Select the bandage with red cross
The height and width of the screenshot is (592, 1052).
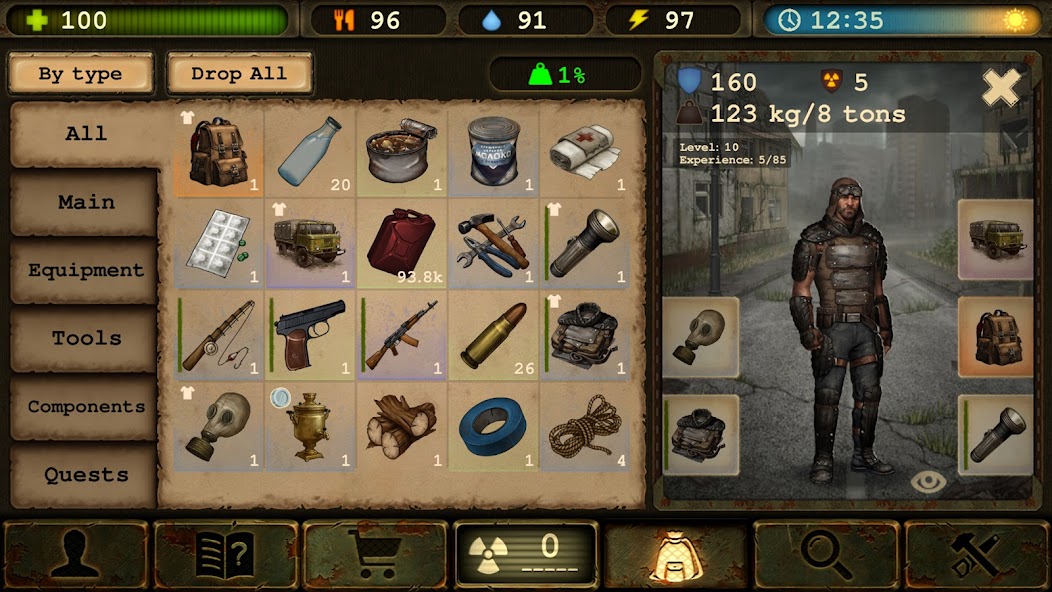click(x=586, y=152)
